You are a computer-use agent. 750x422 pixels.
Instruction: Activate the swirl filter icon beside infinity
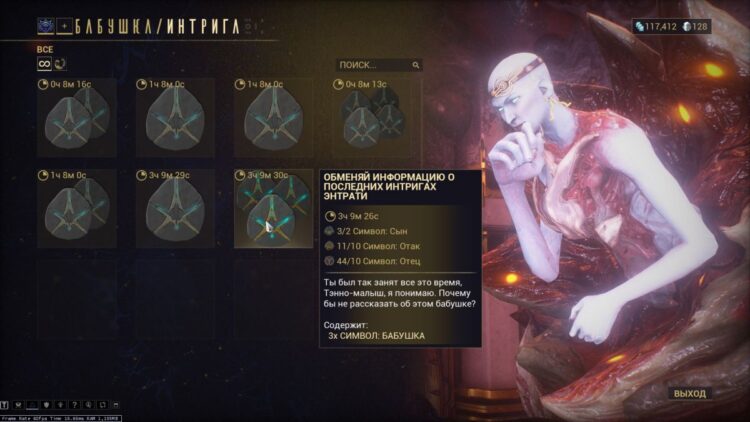pyautogui.click(x=59, y=65)
